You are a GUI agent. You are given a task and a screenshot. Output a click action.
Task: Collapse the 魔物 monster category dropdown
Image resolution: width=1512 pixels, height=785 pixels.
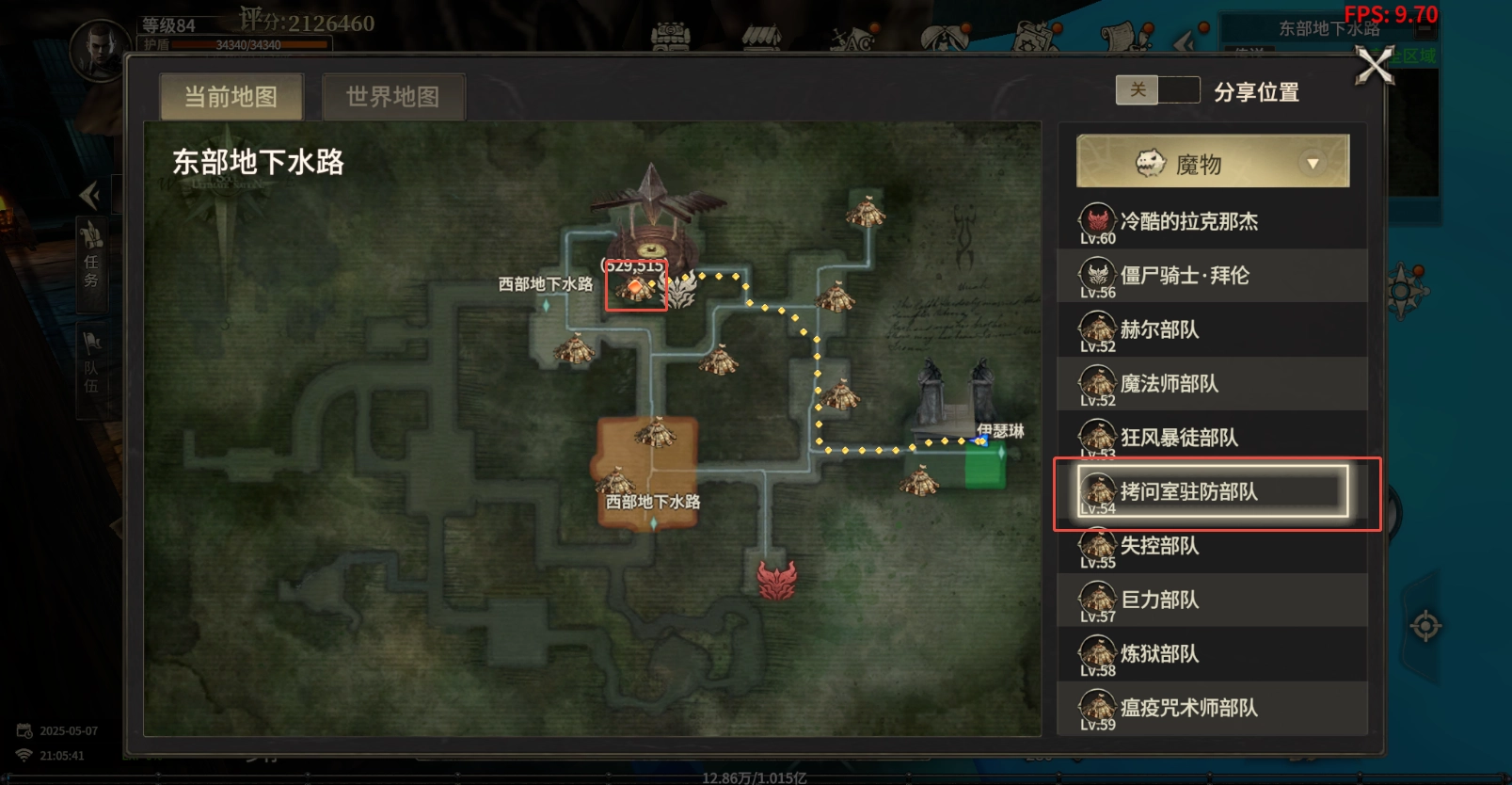(x=1313, y=160)
